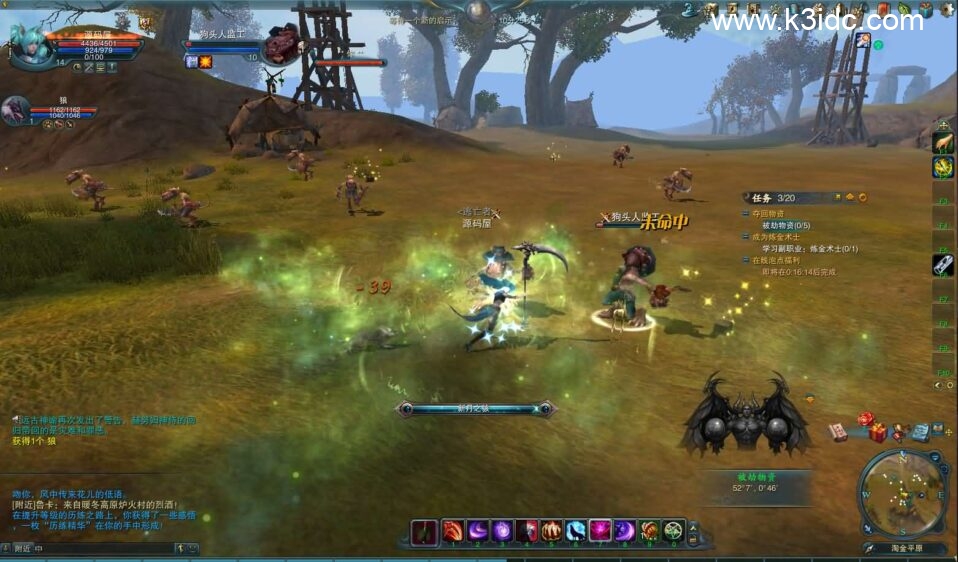Screen dimensions: 958x562
Task: Open the rose icon above the gift
Action: click(866, 418)
